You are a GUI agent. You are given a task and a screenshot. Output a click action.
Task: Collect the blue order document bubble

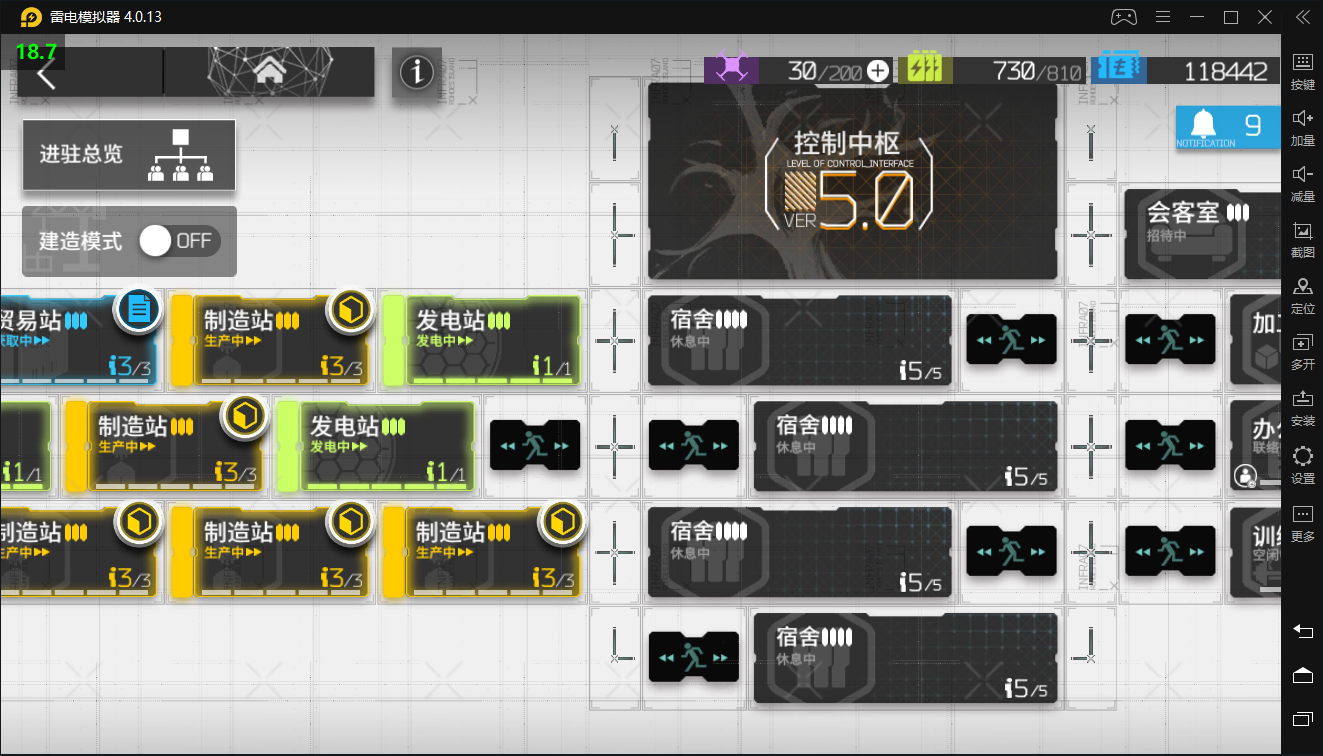tap(139, 309)
